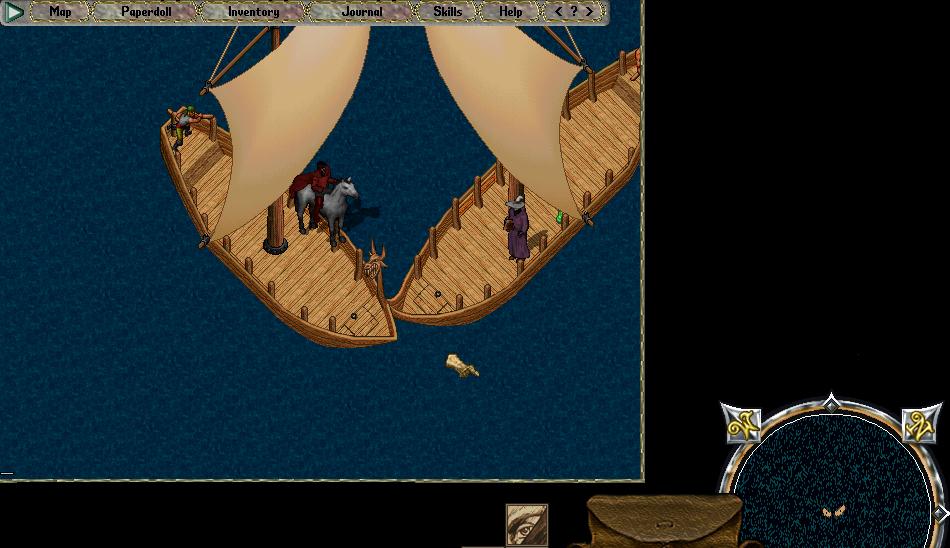Viewport: 950px width, 548px height.
Task: Click the left arrow beside the question mark
Action: (558, 12)
